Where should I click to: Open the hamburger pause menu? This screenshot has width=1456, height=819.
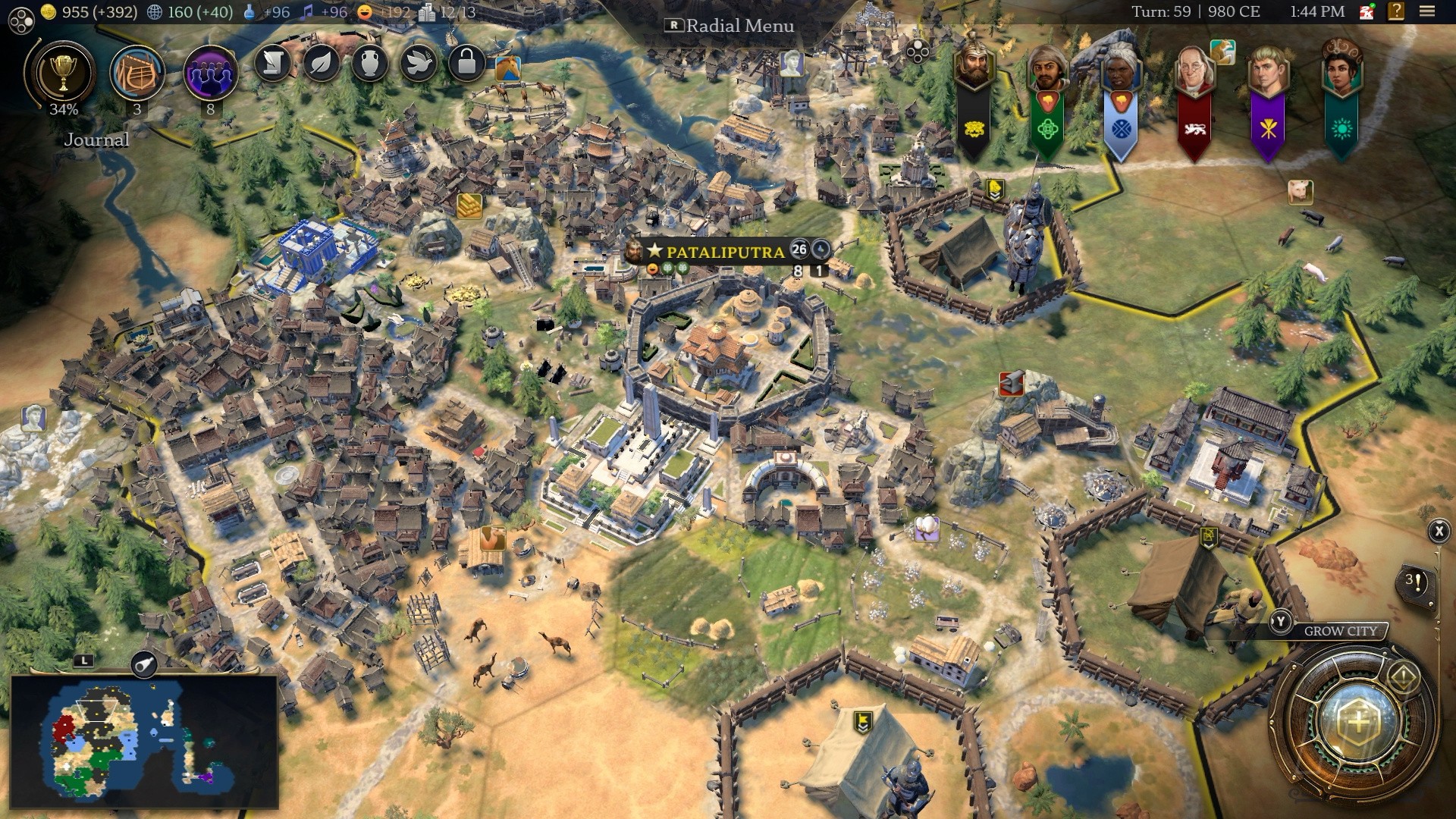pyautogui.click(x=1427, y=12)
